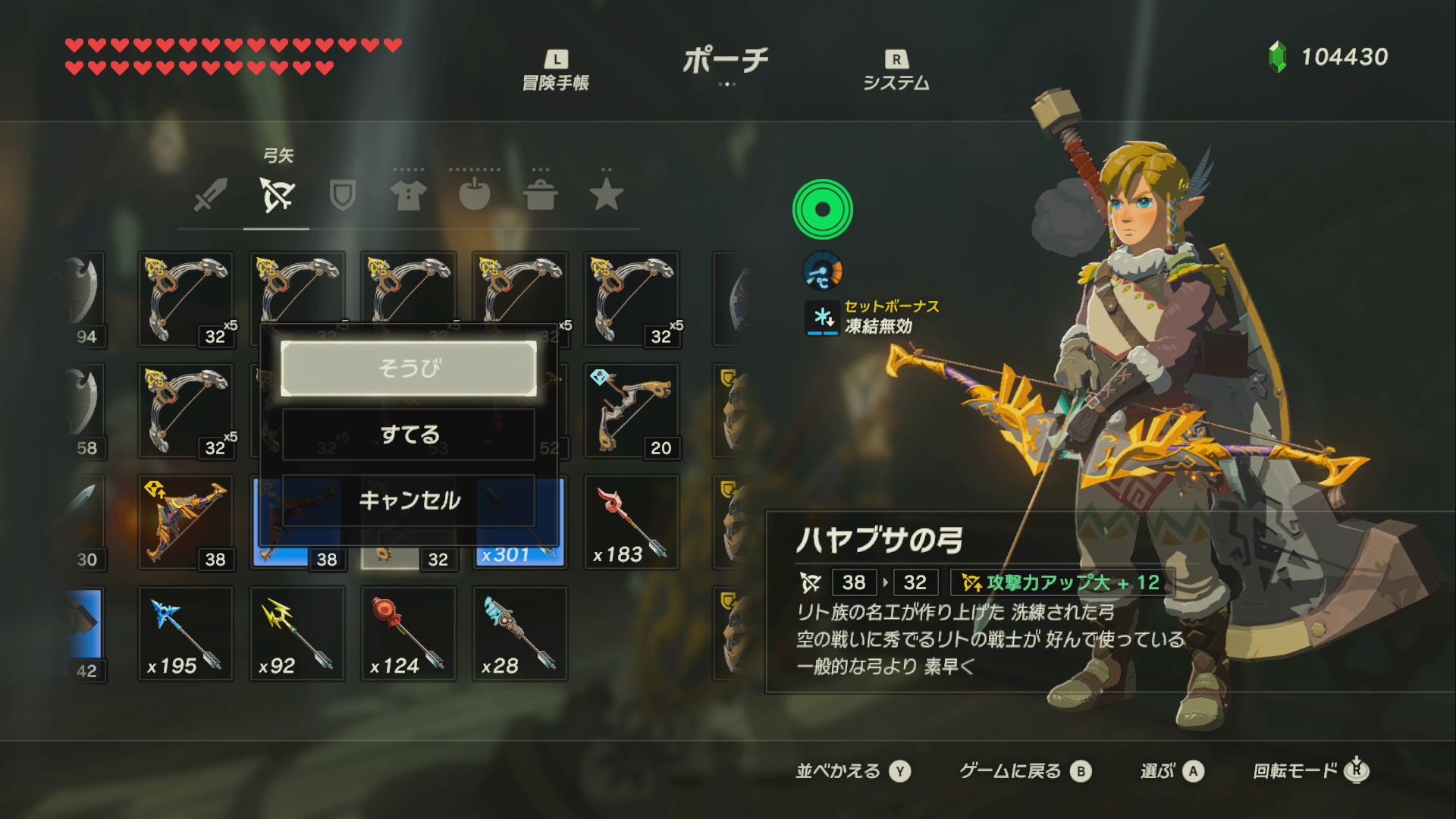Click the 並べかえる sort option
Viewport: 1456px width, 819px height.
[852, 771]
